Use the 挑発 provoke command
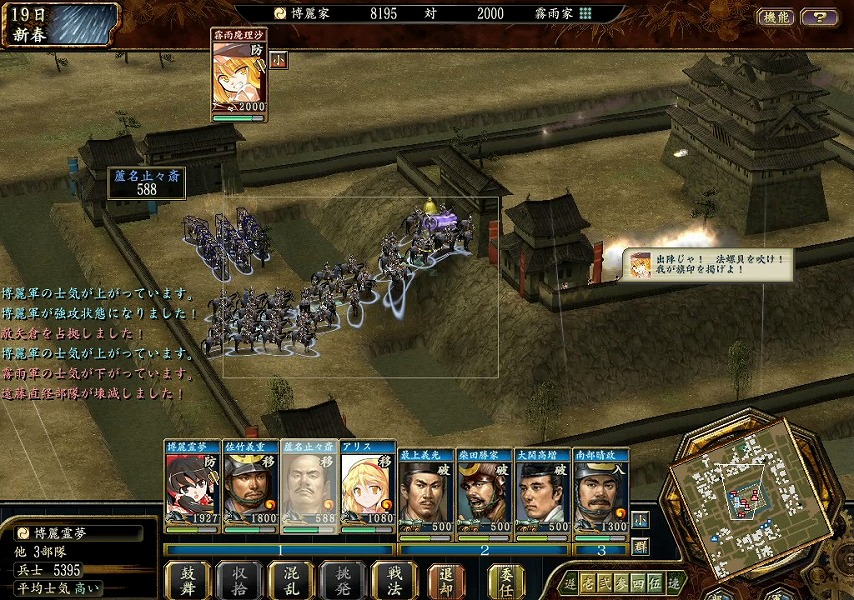The width and height of the screenshot is (854, 600). [343, 580]
